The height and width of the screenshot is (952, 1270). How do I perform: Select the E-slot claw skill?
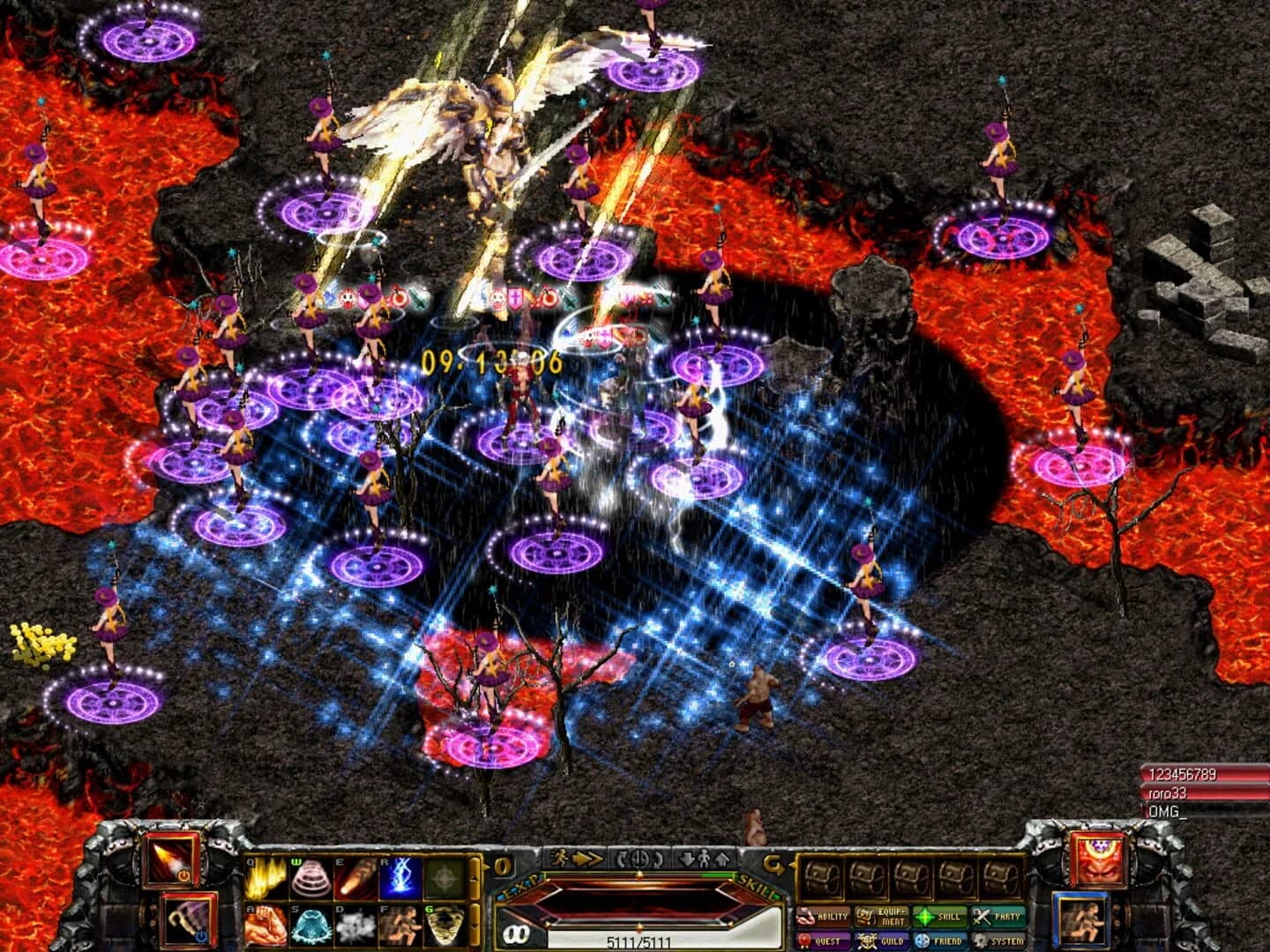click(355, 877)
